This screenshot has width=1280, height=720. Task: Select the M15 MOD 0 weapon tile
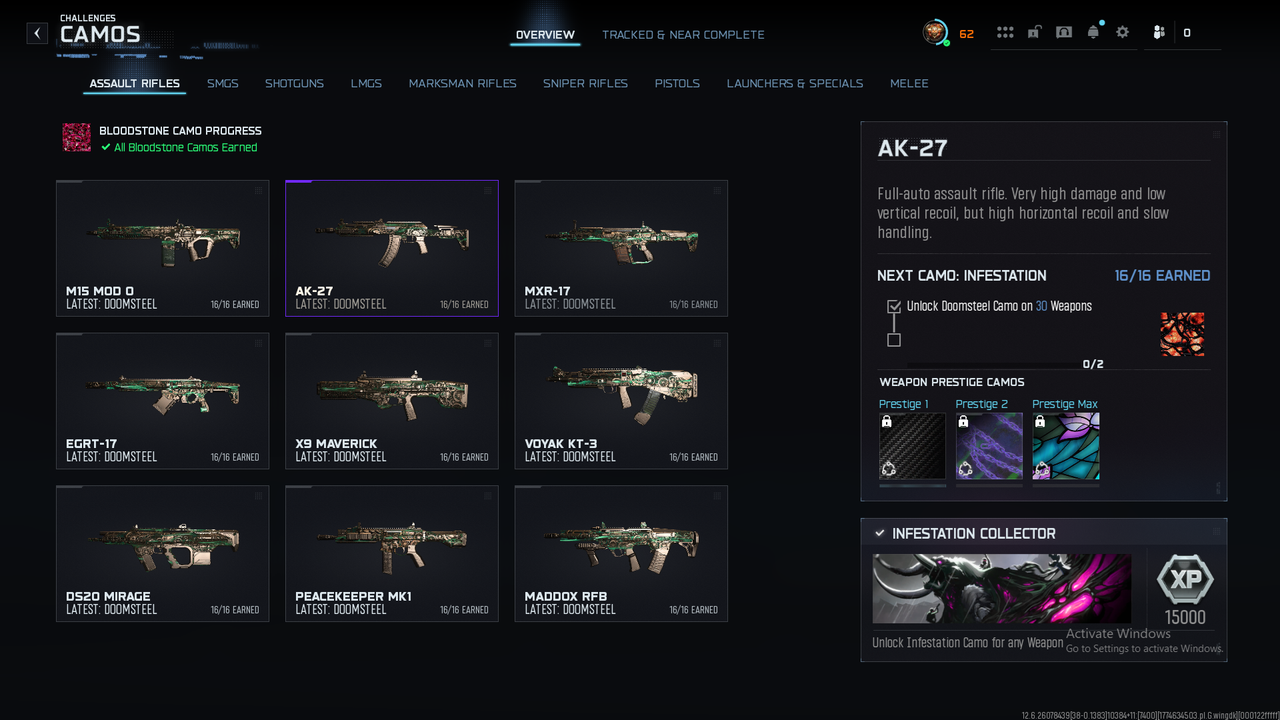[163, 248]
